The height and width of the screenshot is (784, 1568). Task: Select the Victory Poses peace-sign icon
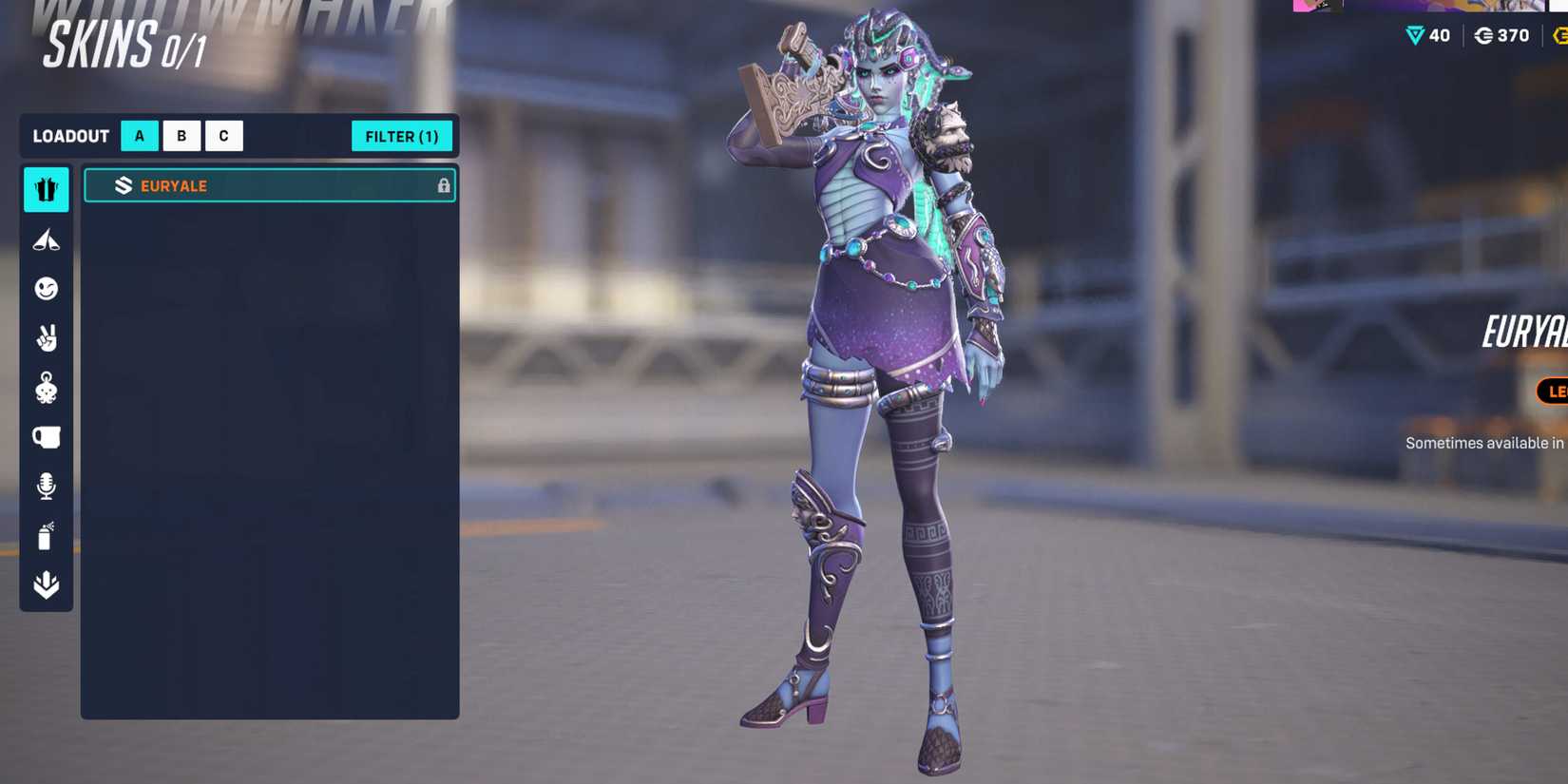pyautogui.click(x=45, y=338)
